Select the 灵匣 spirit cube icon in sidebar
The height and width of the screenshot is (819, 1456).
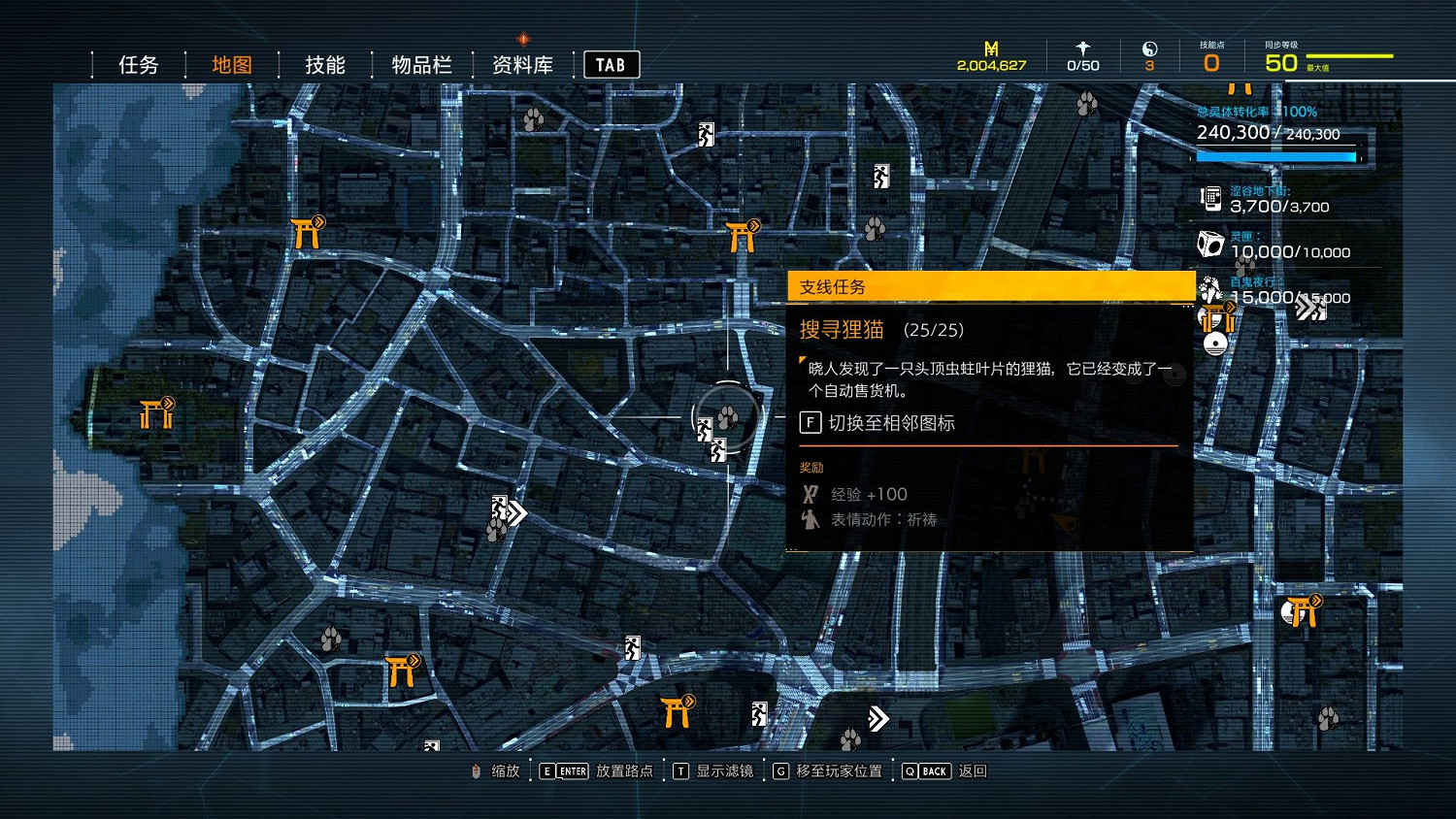[1209, 244]
